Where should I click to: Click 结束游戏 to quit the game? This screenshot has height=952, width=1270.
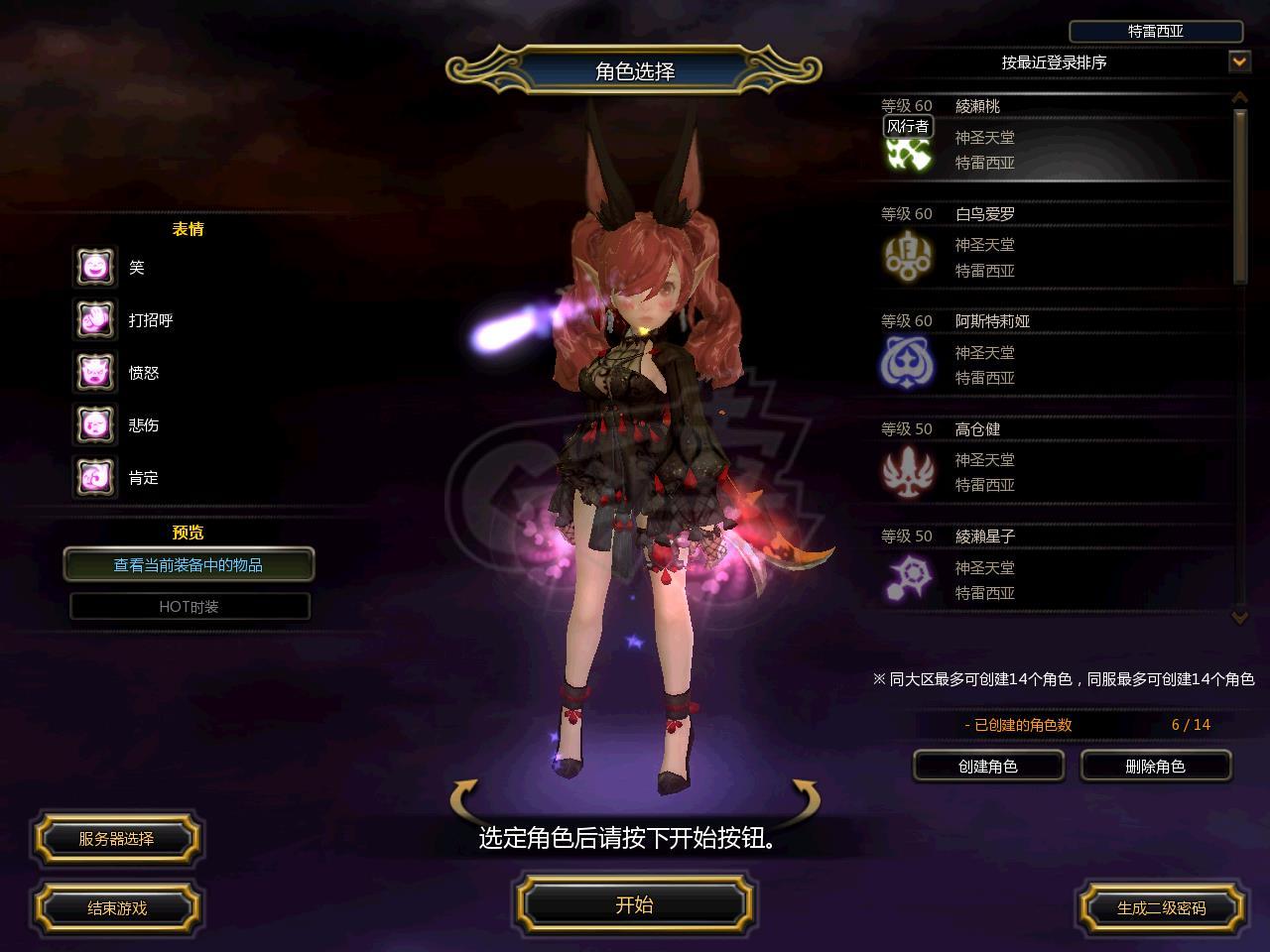point(117,907)
